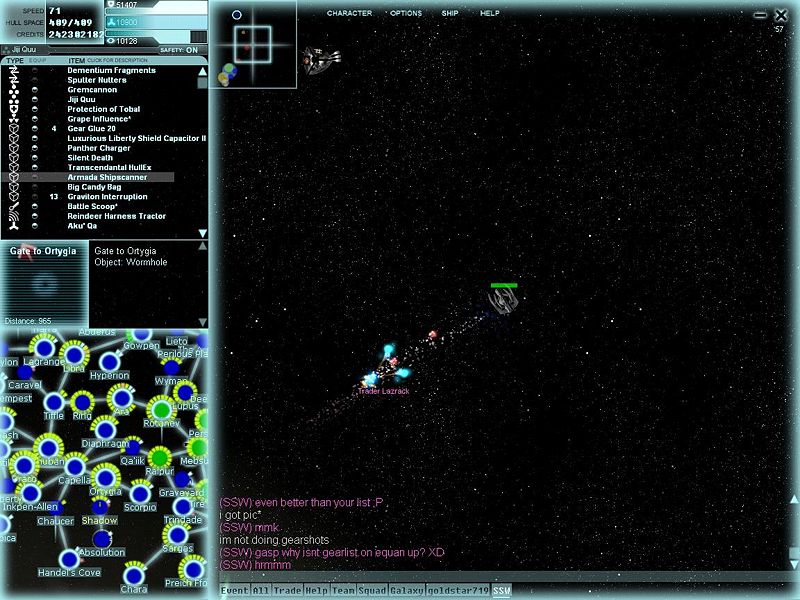Click Luxurious Liberty Shield Capacitor II item
Viewport: 800px width, 600px height.
click(x=136, y=138)
